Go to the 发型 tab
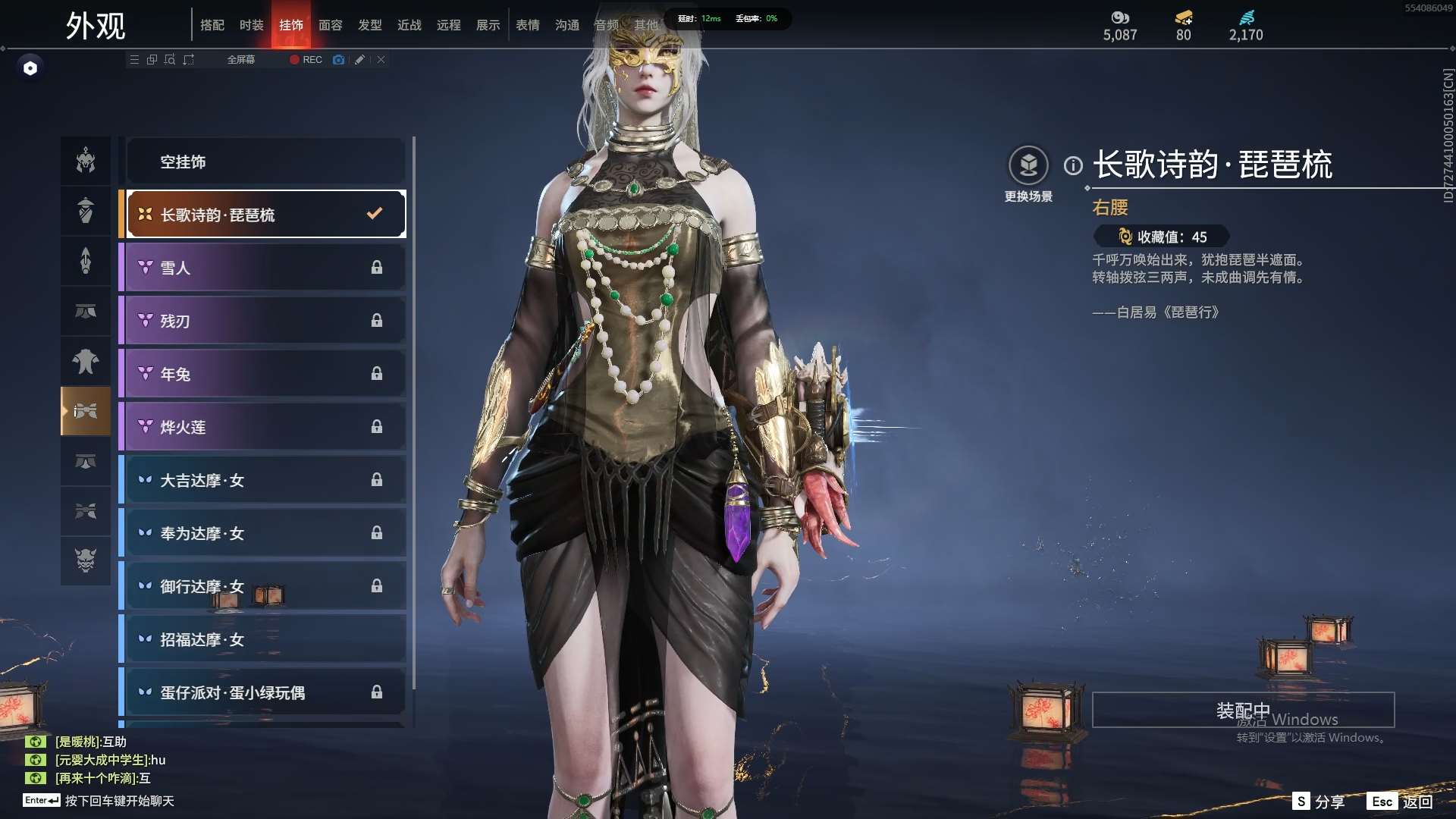The height and width of the screenshot is (819, 1456). click(370, 25)
